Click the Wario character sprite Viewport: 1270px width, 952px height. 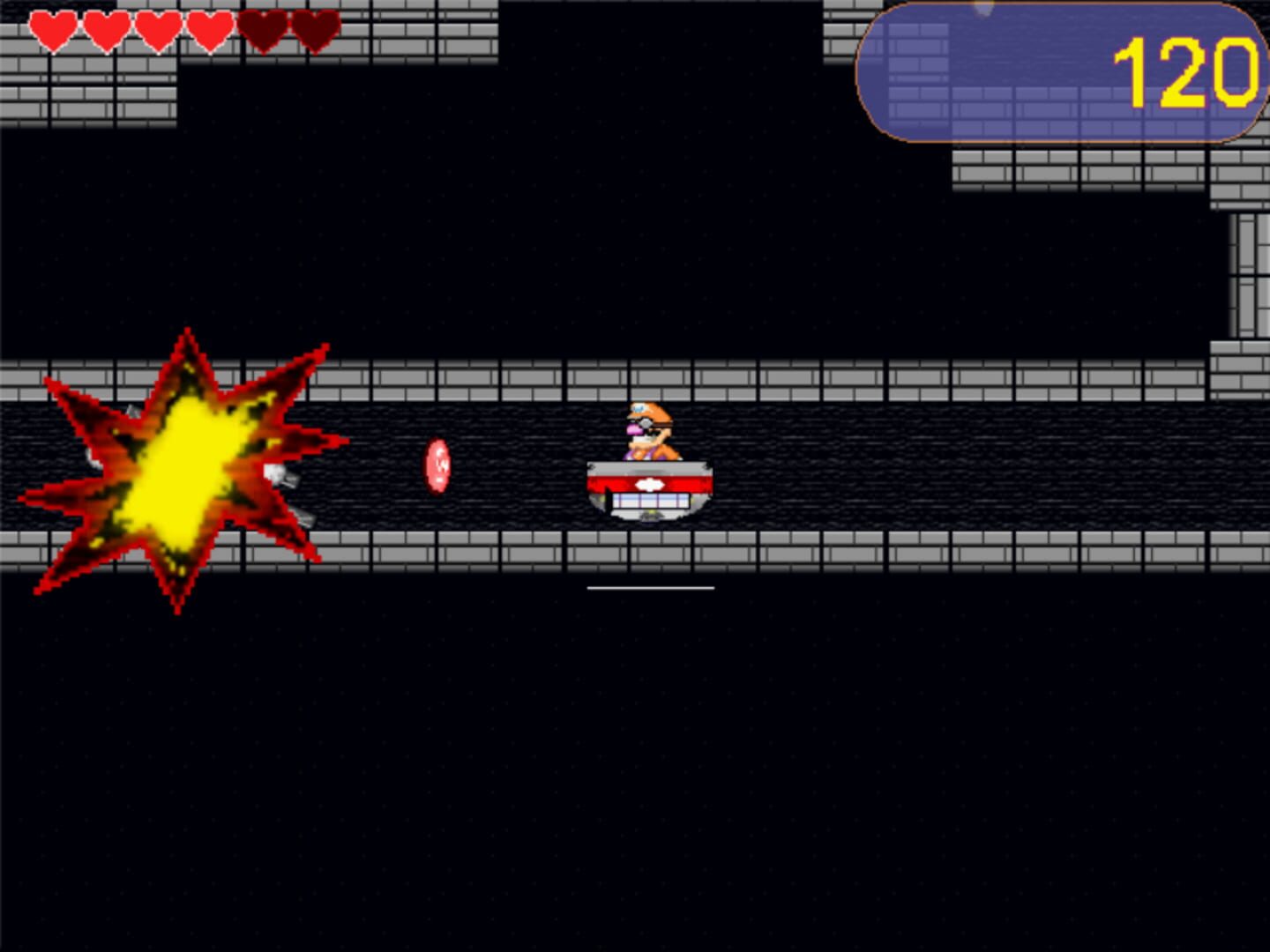point(648,432)
